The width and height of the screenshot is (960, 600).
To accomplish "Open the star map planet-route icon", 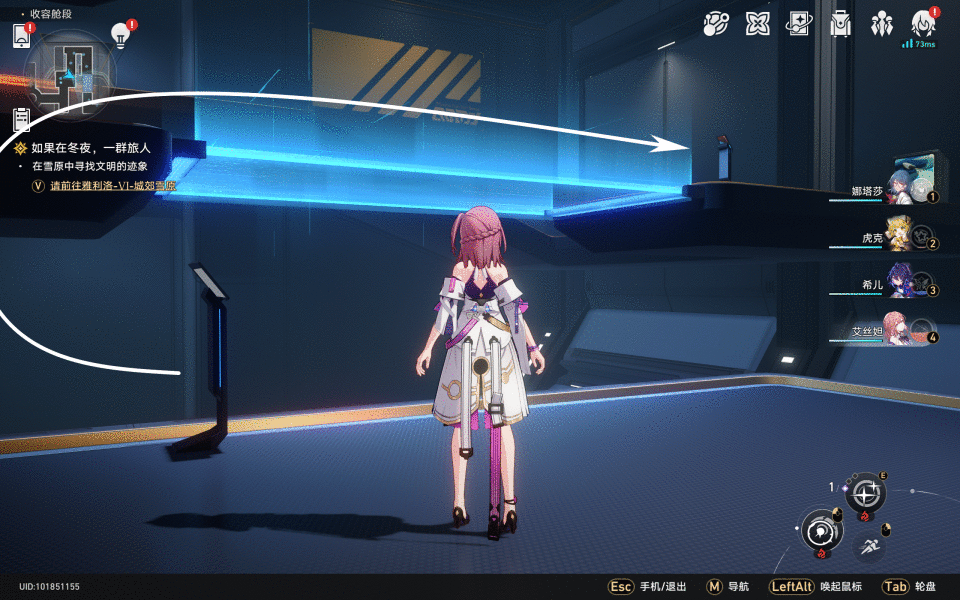I will (716, 24).
